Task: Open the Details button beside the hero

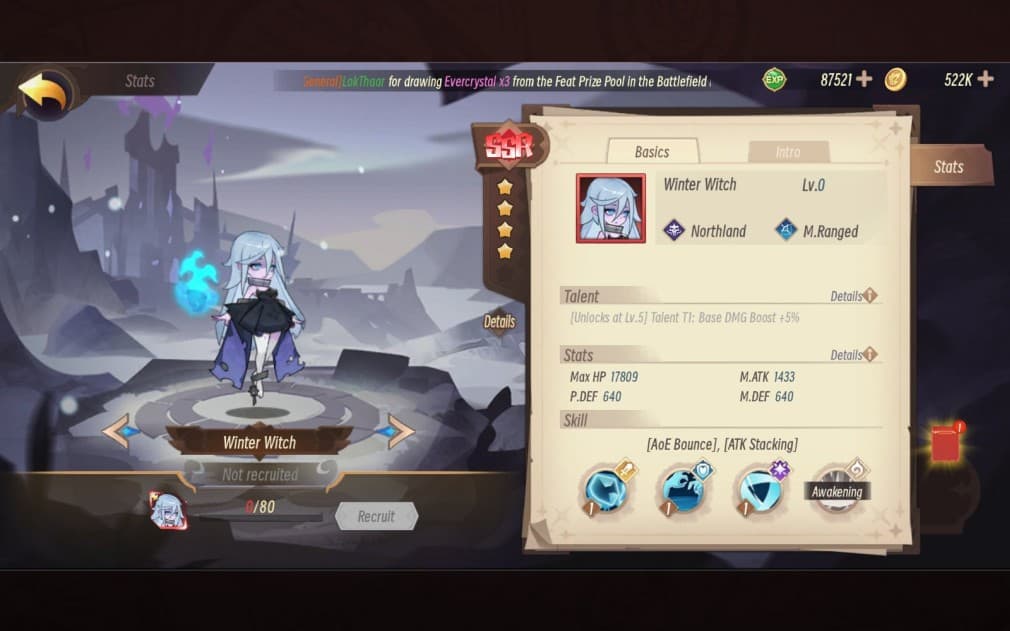Action: click(499, 322)
